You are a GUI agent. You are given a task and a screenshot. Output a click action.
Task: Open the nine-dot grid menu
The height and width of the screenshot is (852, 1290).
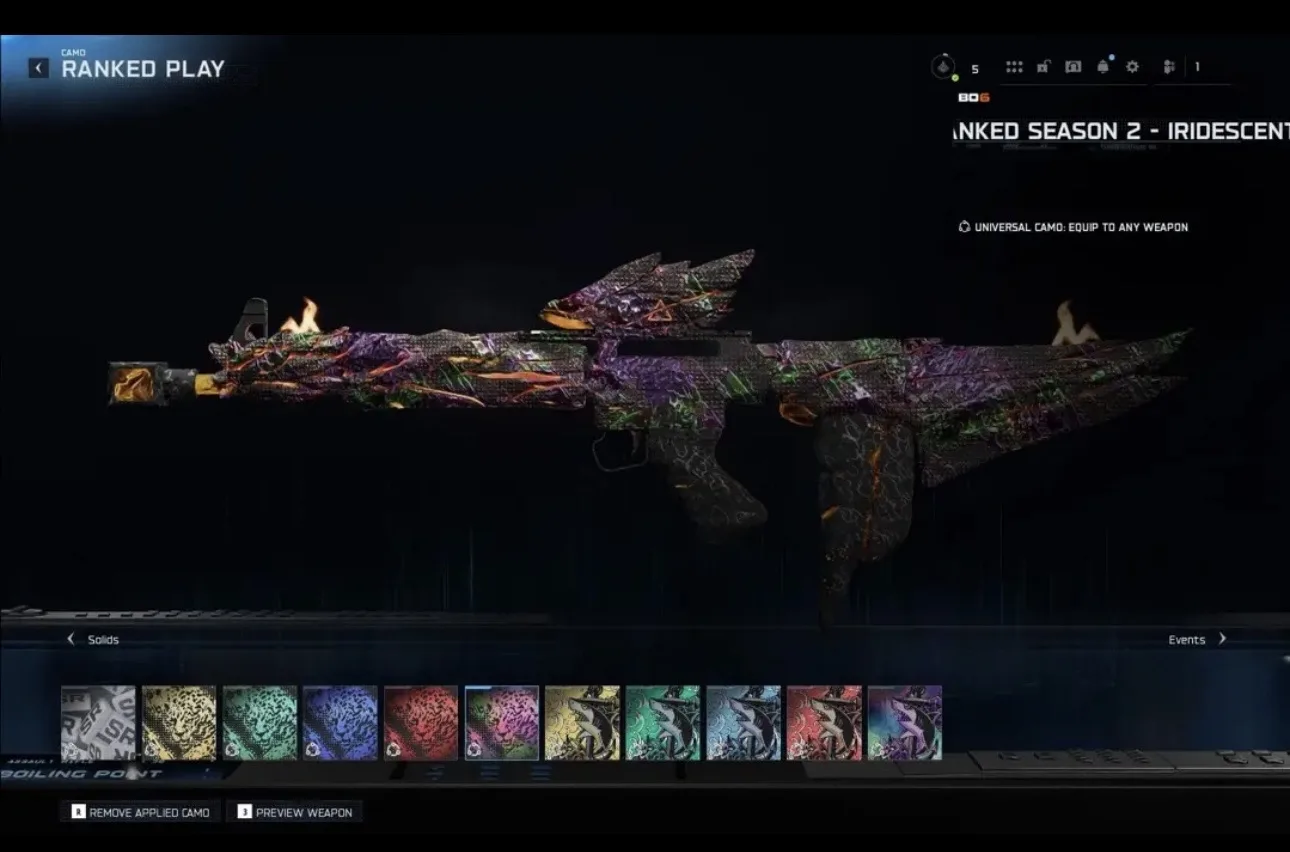click(x=1014, y=67)
